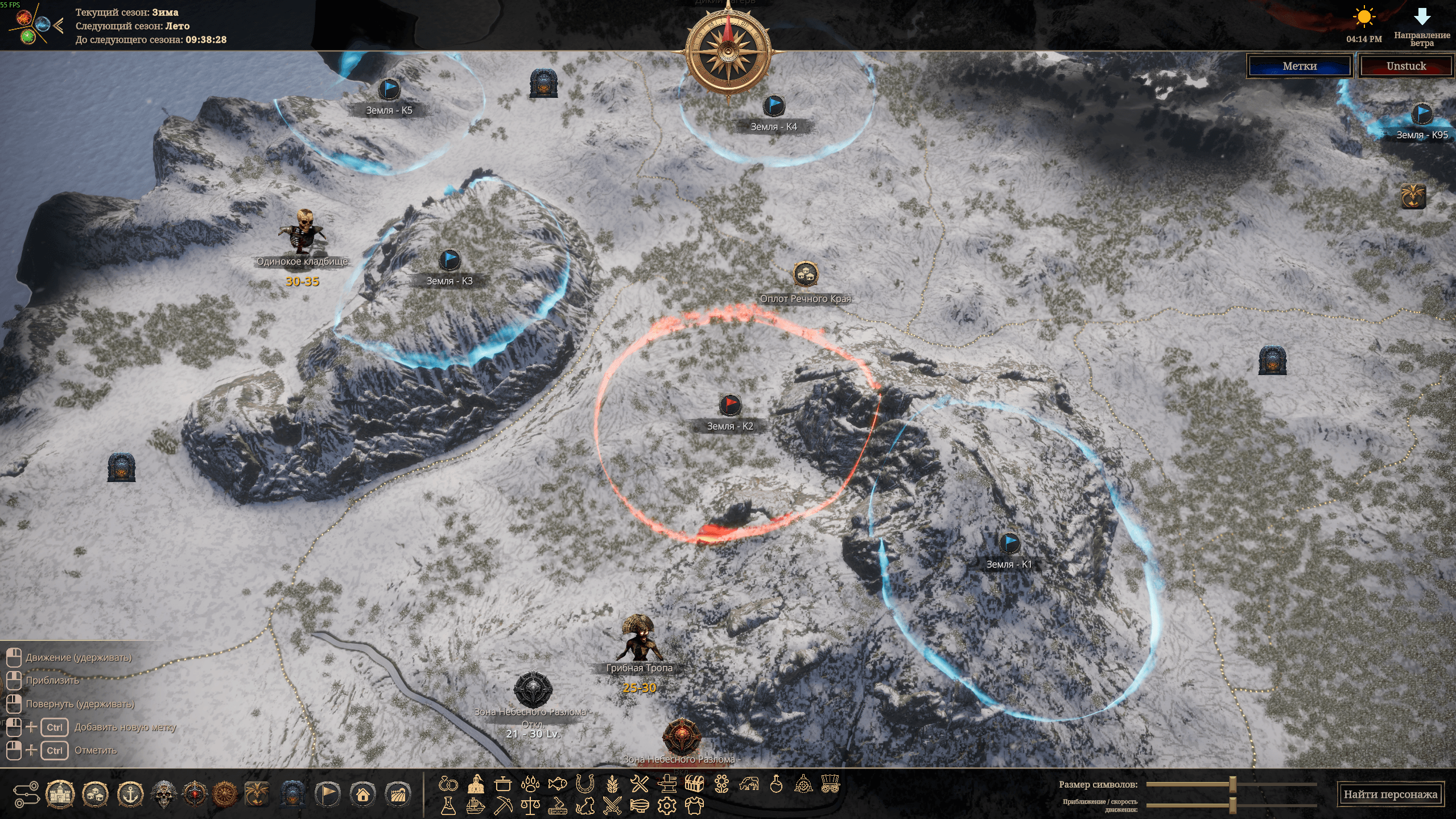Viewport: 1456px width, 819px height.
Task: Toggle the castle filter icon
Action: tap(60, 794)
